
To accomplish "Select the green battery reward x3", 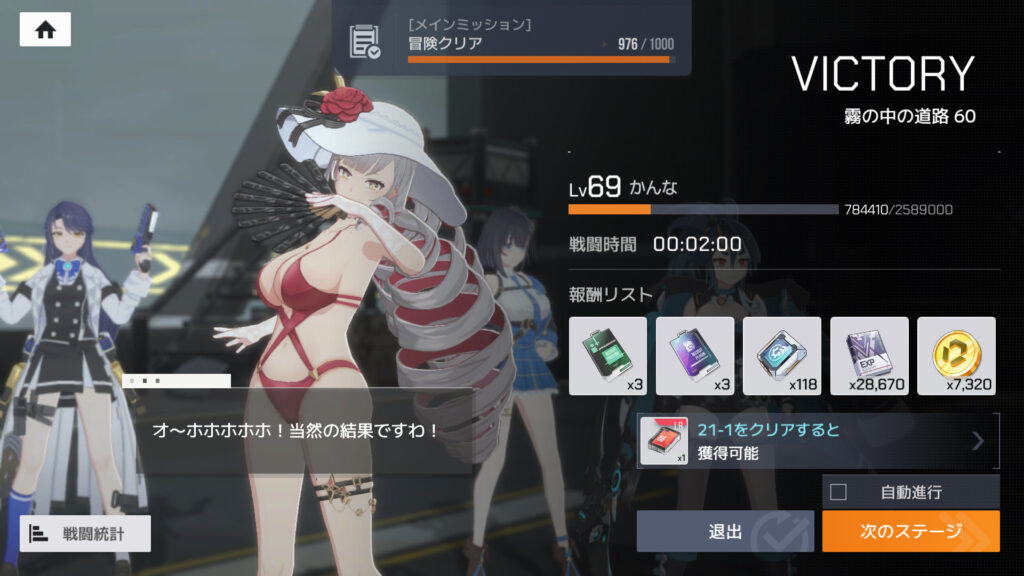I will coord(607,356).
